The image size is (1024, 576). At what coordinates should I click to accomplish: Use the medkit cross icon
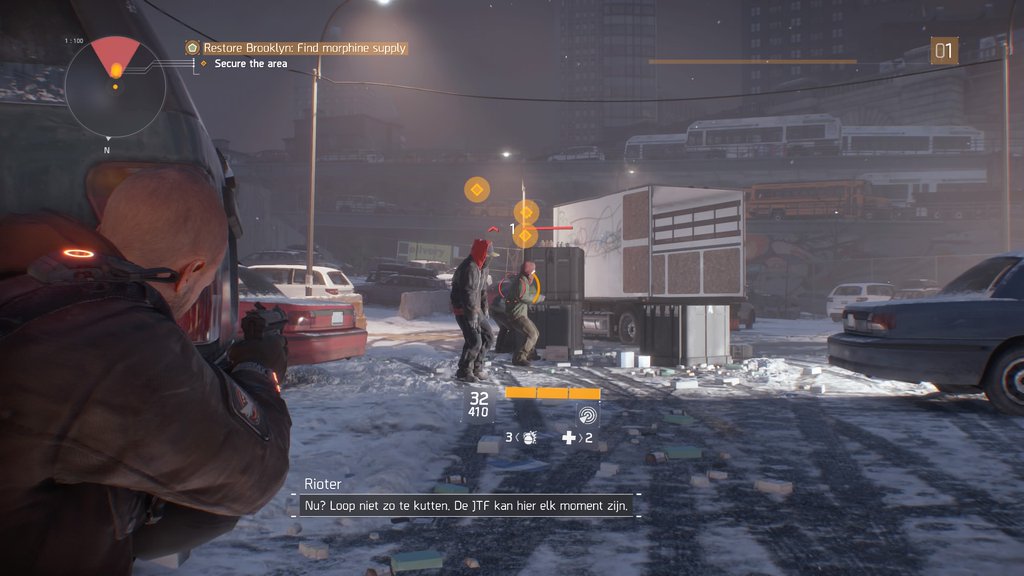(x=569, y=438)
